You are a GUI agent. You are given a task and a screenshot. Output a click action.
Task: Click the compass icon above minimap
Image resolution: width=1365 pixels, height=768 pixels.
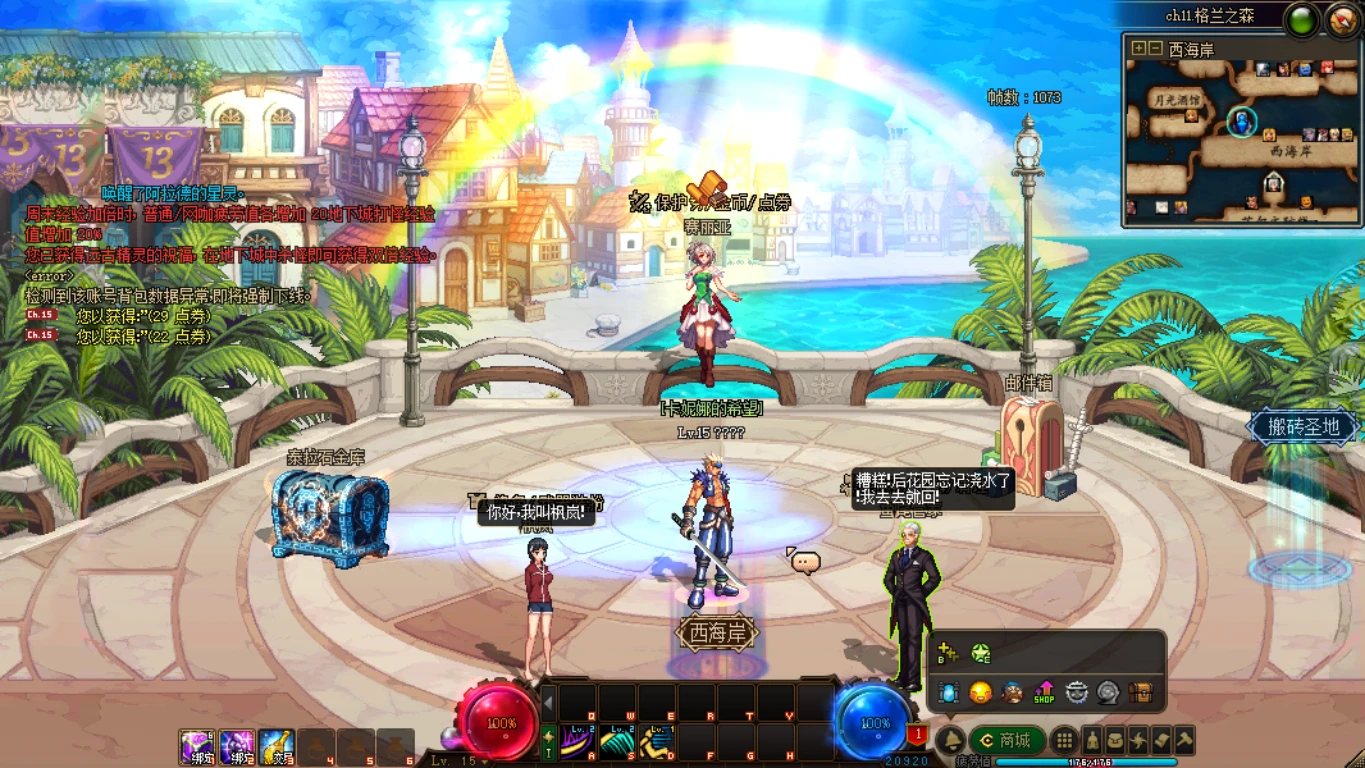[1342, 21]
